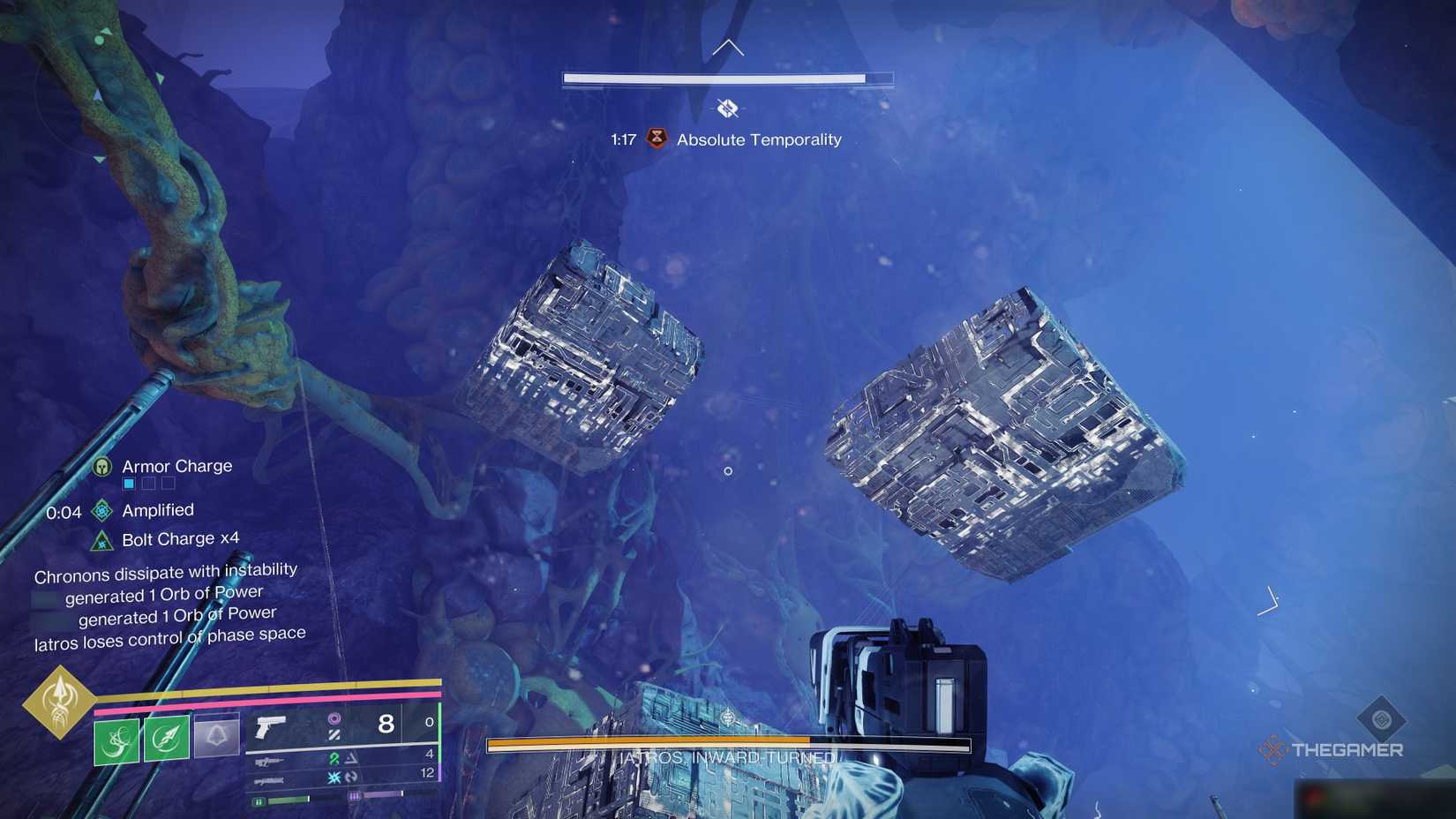Select the equipped sidearm weapon icon
The width and height of the screenshot is (1456, 819).
(270, 727)
